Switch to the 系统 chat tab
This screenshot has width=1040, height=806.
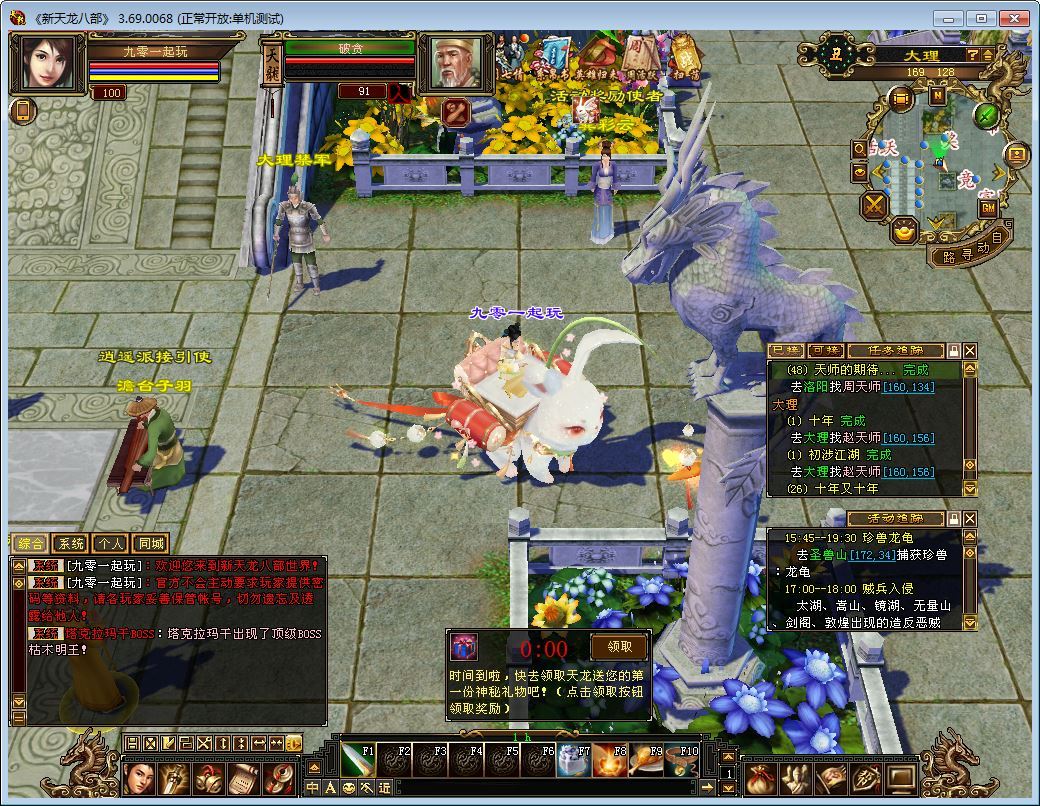(x=71, y=544)
